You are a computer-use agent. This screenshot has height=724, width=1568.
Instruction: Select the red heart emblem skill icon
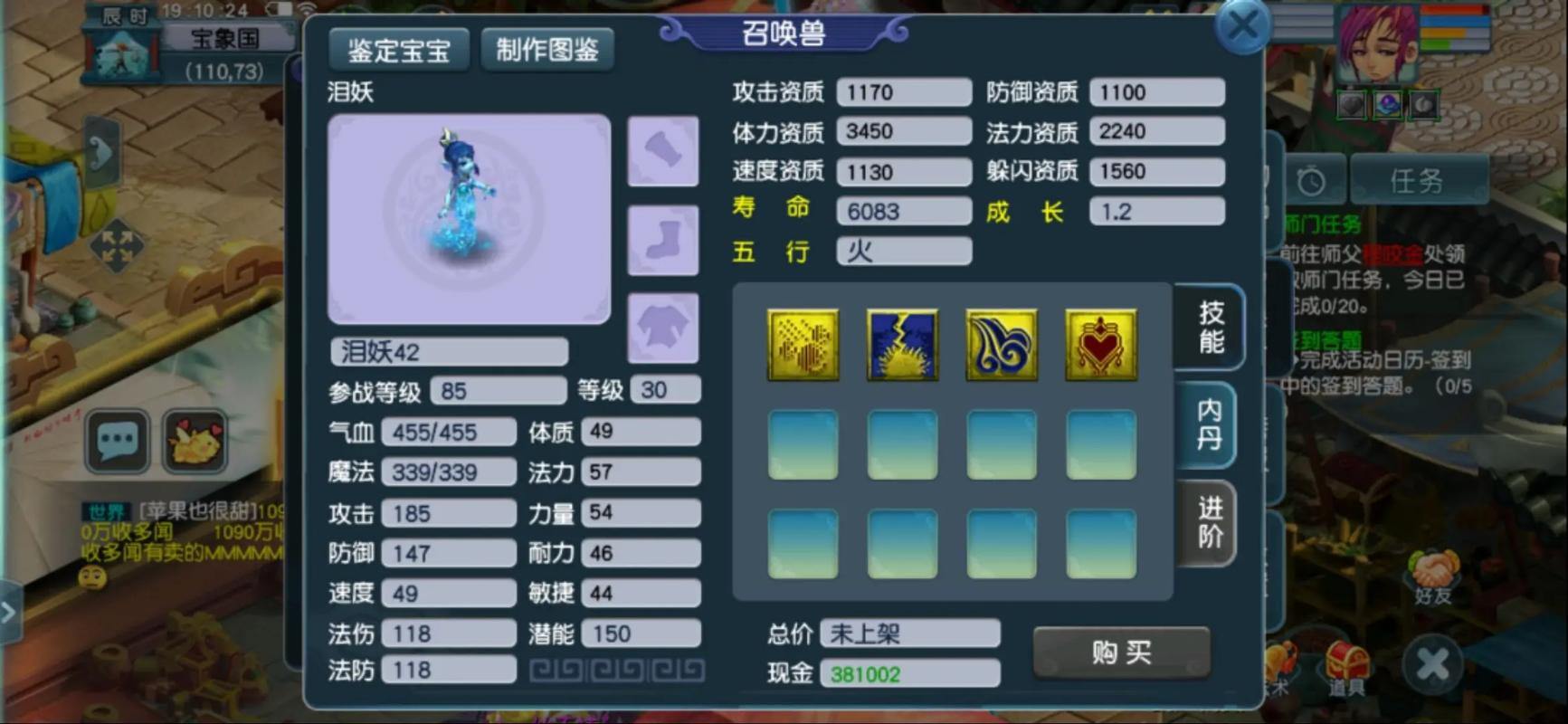pyautogui.click(x=1100, y=344)
